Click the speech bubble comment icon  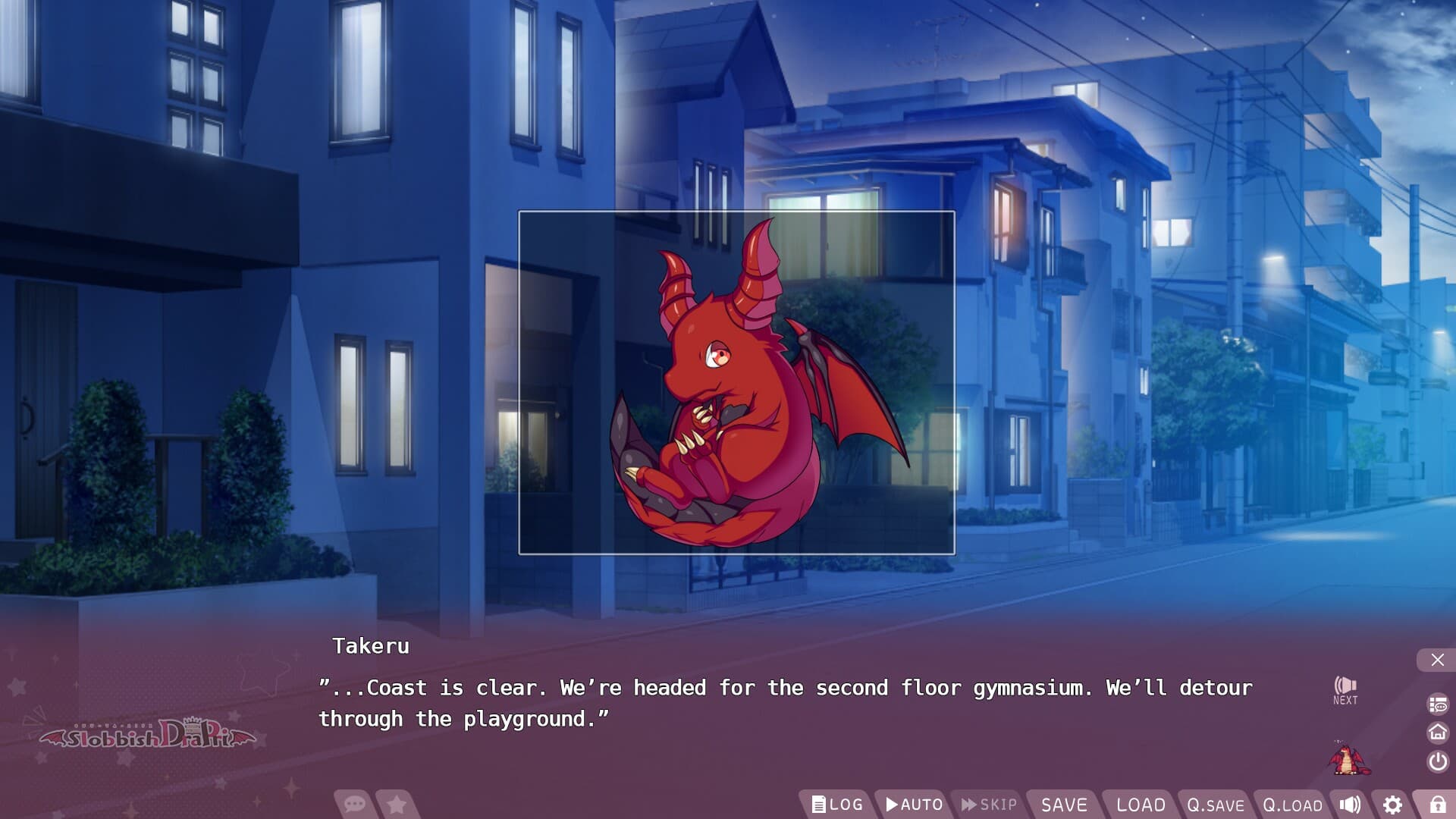(353, 805)
